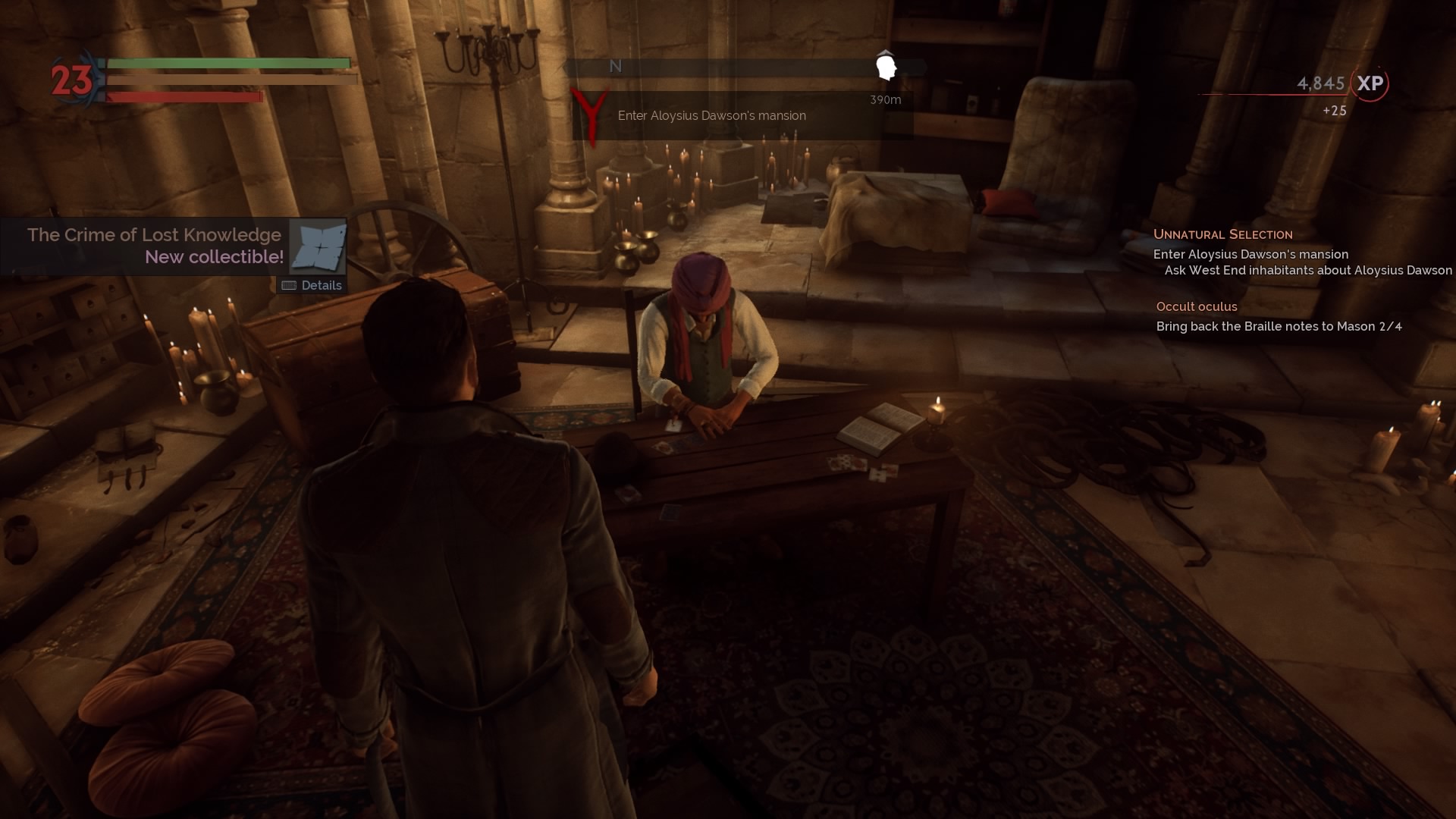Viewport: 1456px width, 819px height.
Task: Choose the Occult oculus quest entry
Action: coord(1196,306)
